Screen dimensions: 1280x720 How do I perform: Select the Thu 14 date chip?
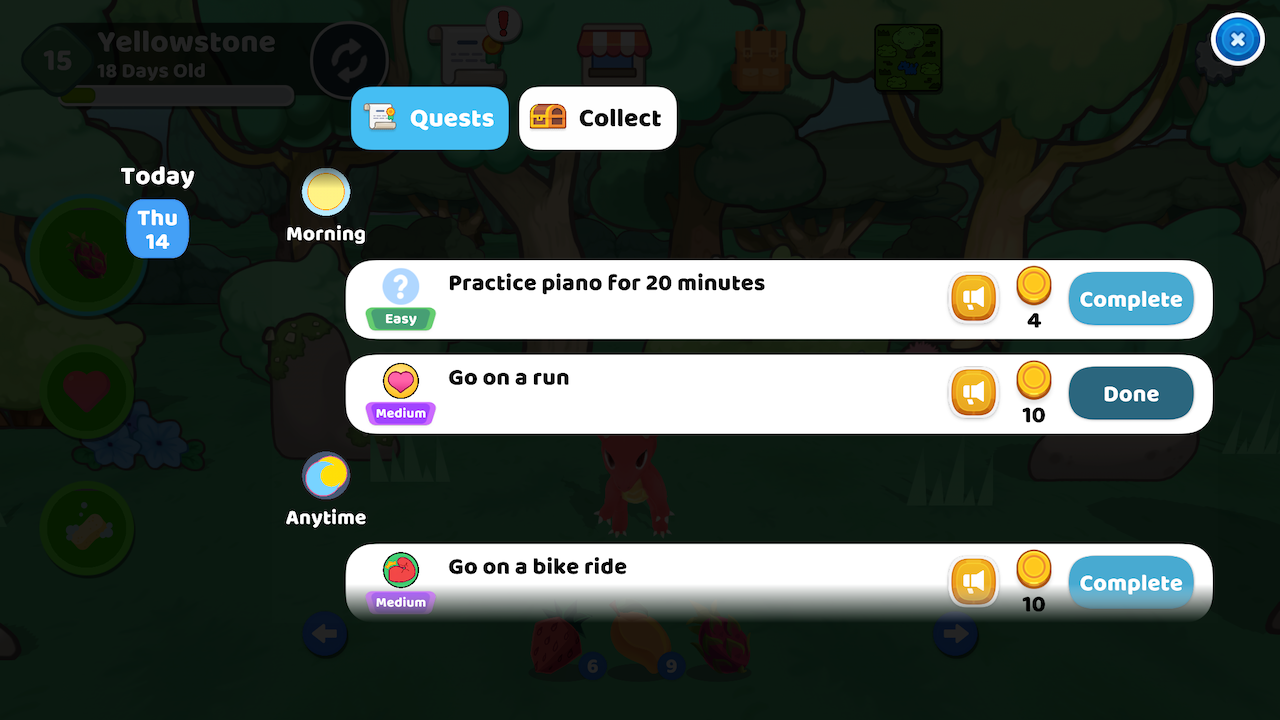pos(157,229)
